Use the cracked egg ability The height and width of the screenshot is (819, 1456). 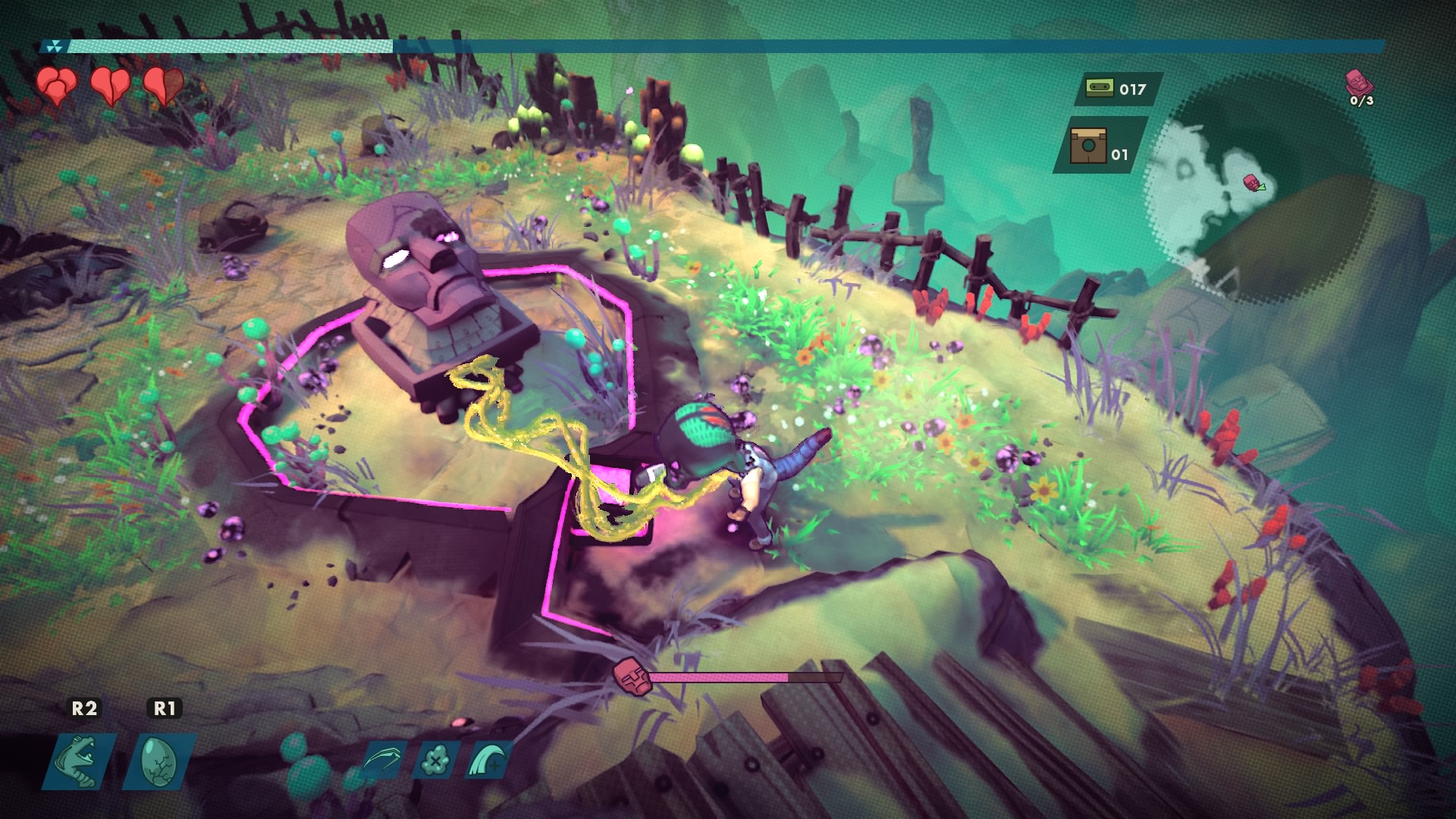click(x=160, y=760)
